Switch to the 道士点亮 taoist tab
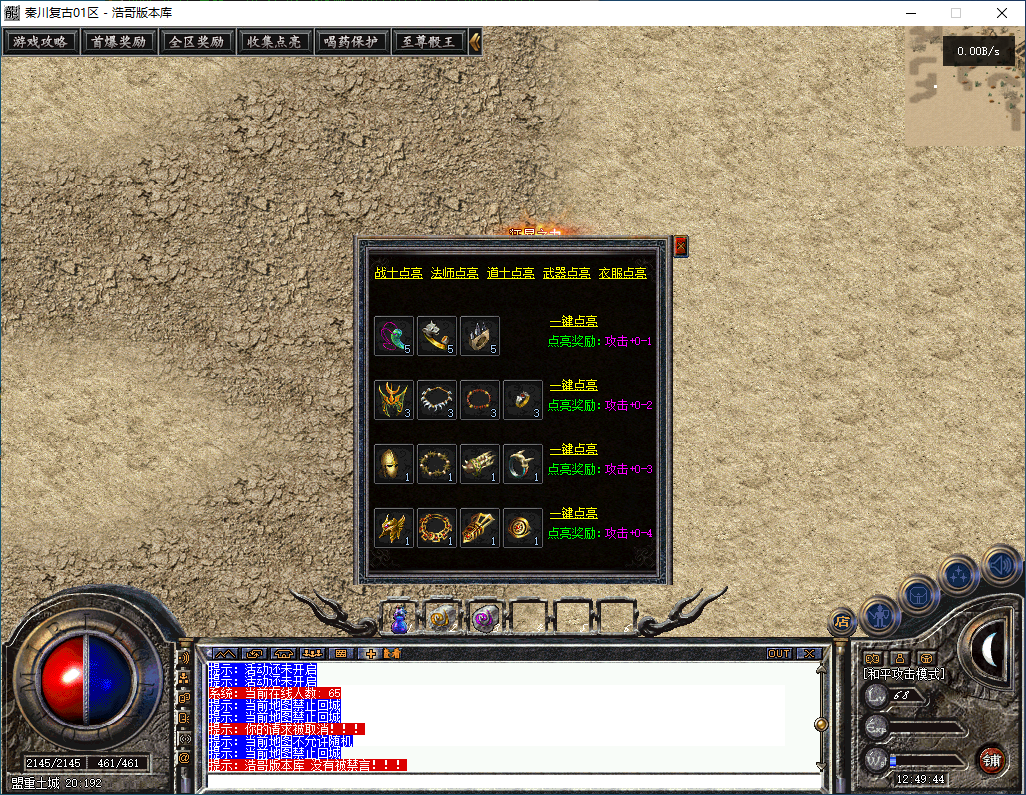The width and height of the screenshot is (1026, 795). [x=510, y=273]
